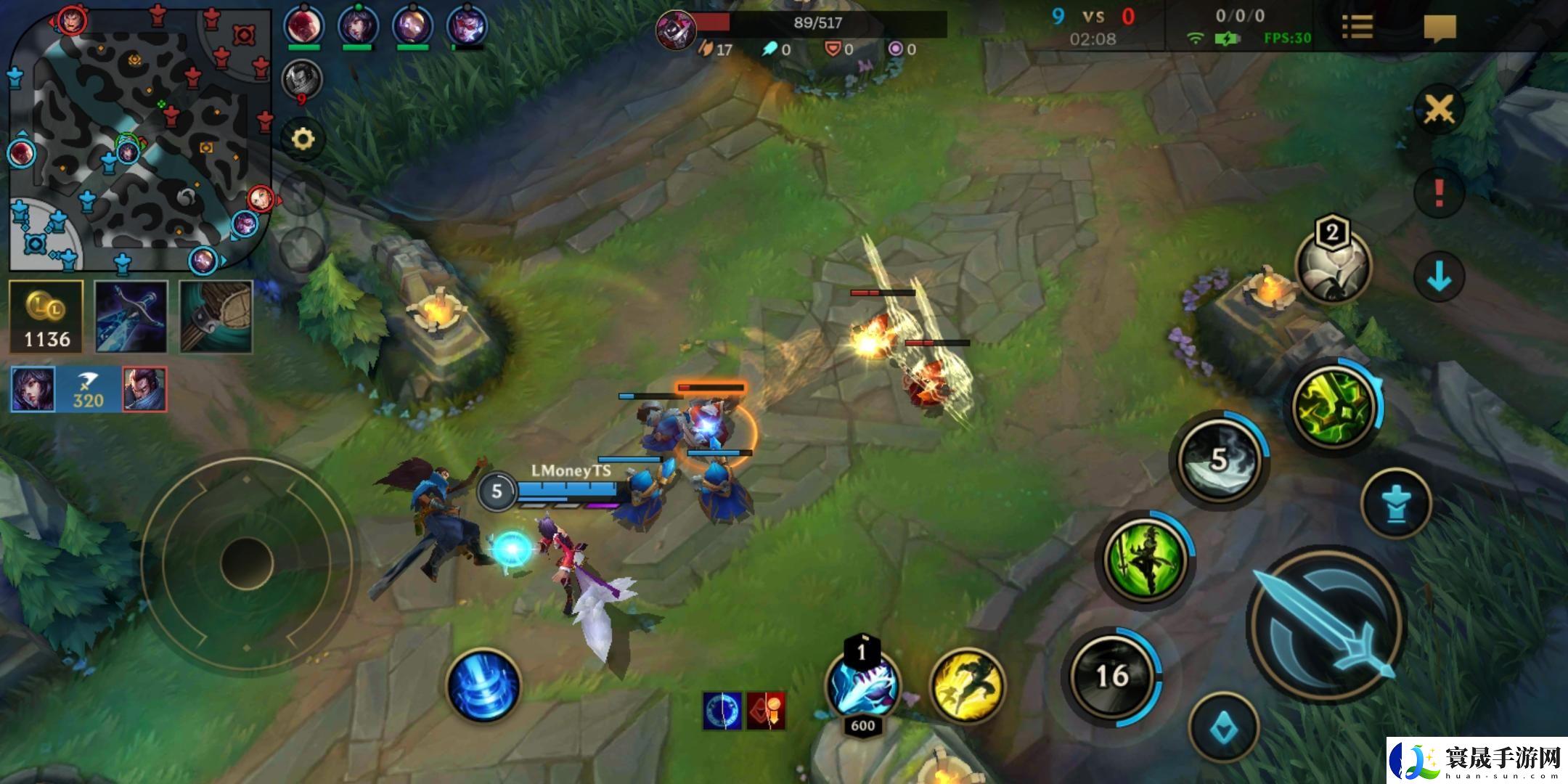
Task: Use the ability on 16 second cooldown
Action: 1111,677
